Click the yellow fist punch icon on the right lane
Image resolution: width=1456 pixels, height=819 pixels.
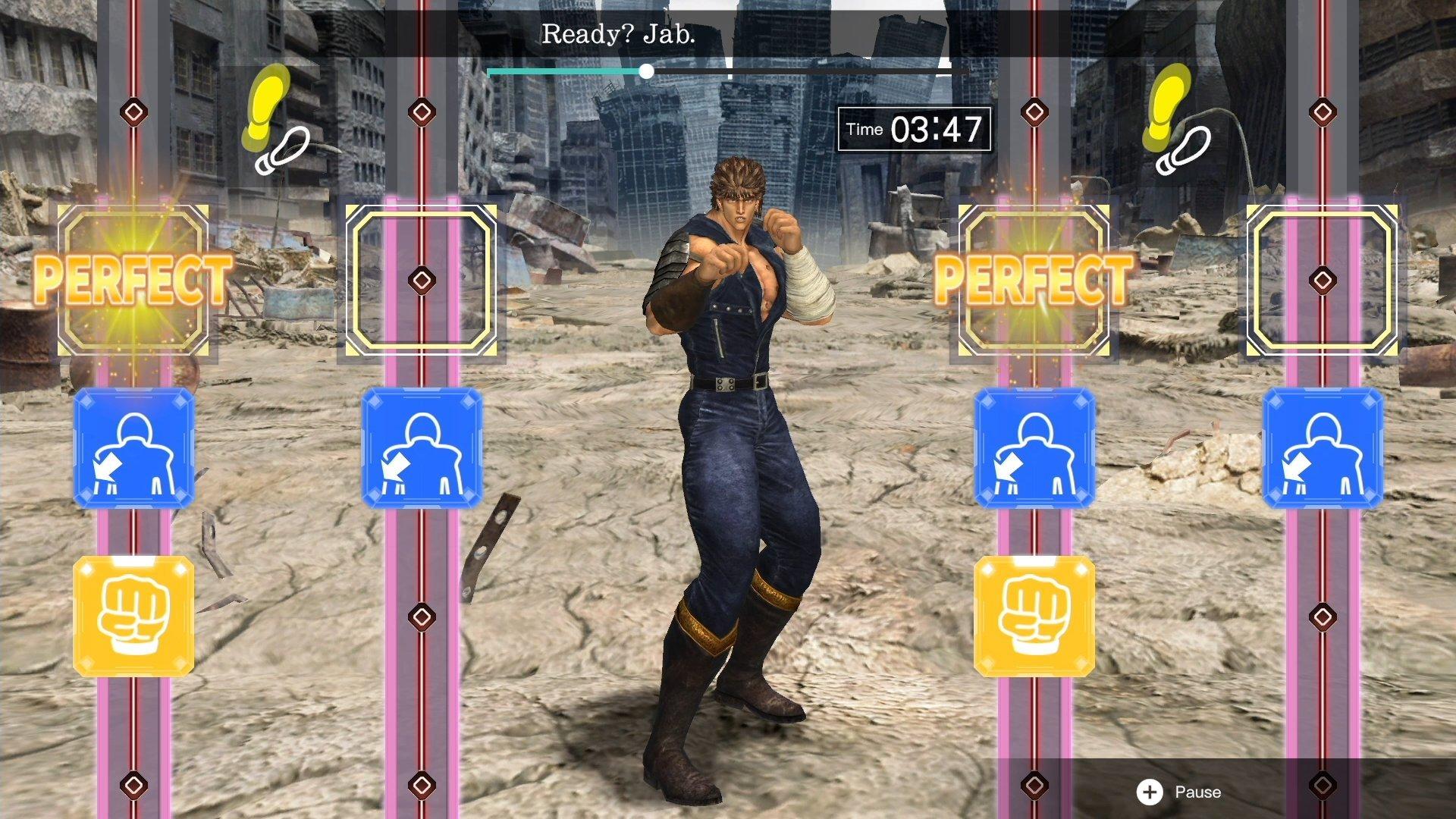pos(1033,616)
